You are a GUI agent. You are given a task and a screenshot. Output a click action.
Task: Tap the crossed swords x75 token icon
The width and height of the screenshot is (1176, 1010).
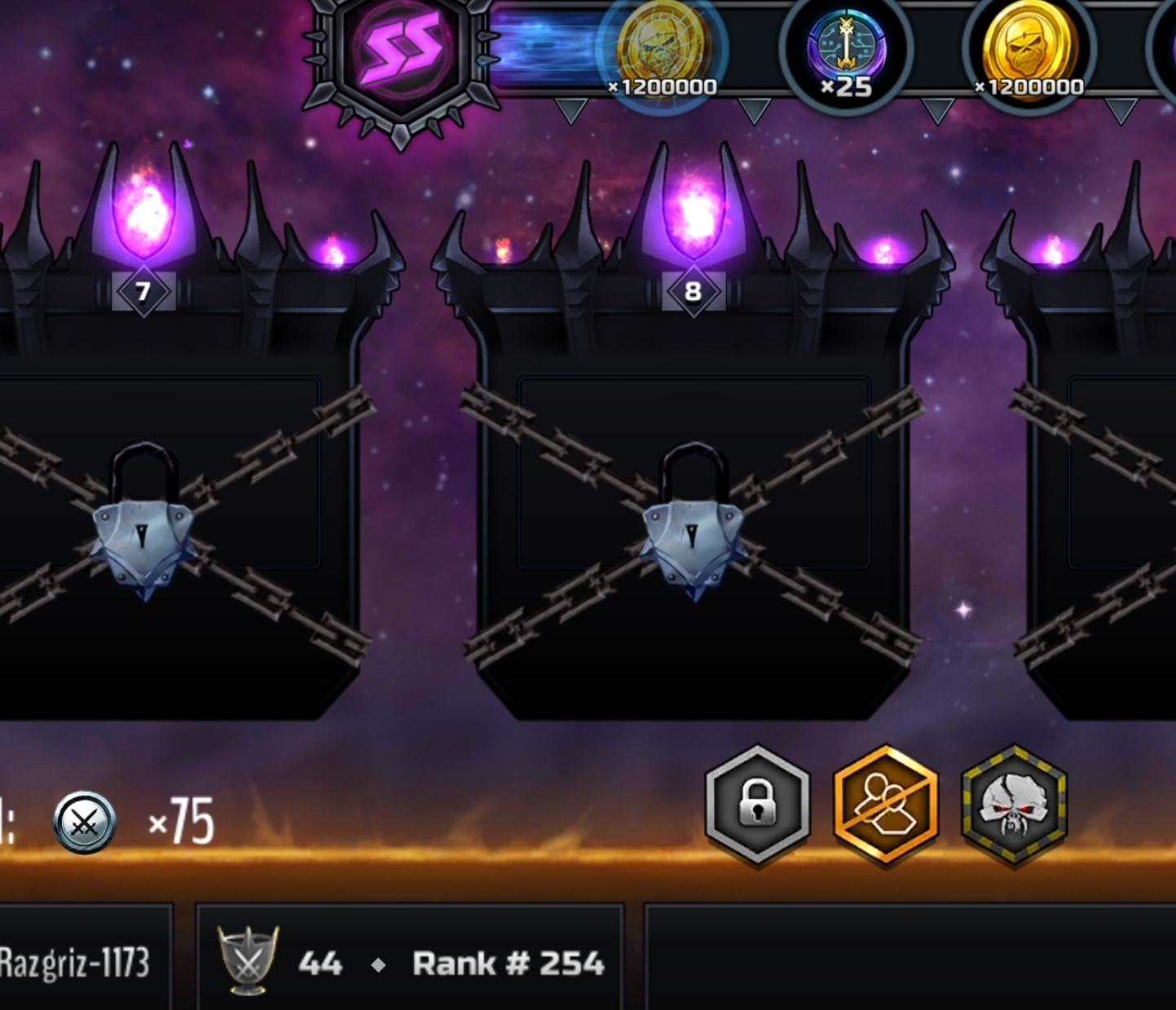coord(85,822)
